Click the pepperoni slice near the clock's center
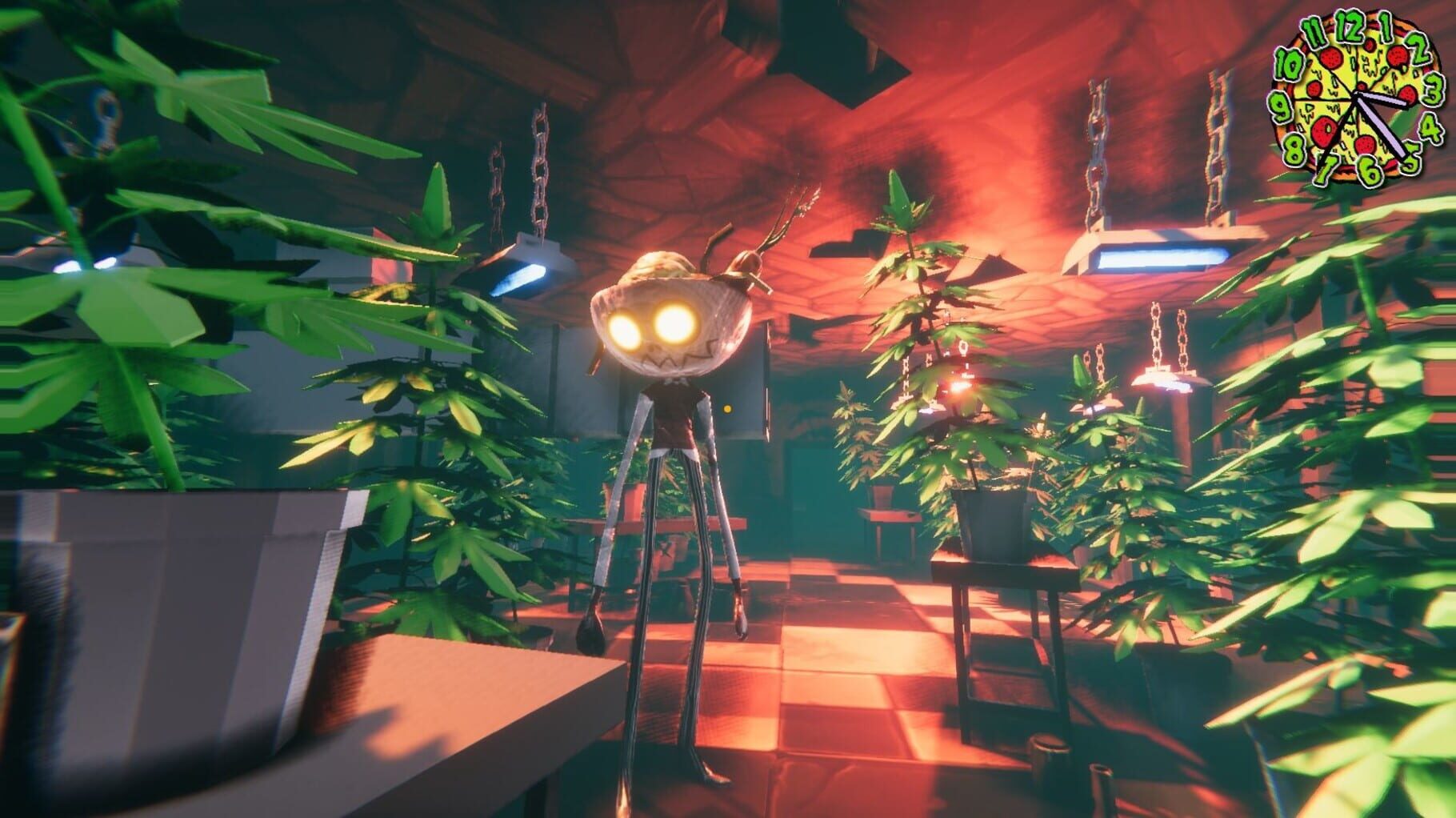Viewport: 1456px width, 818px height. pyautogui.click(x=1364, y=86)
